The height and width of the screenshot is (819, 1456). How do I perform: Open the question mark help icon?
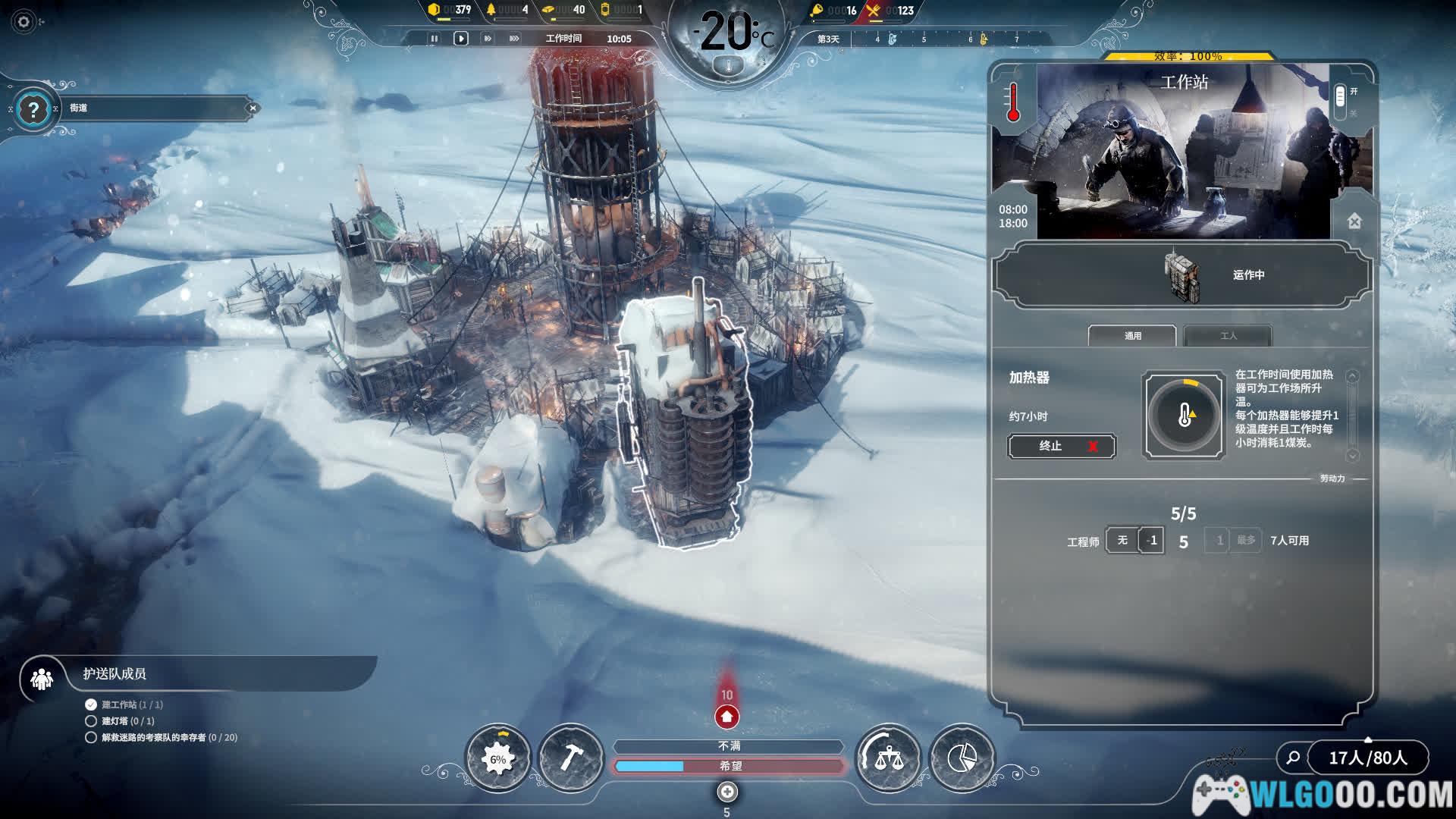[x=33, y=111]
